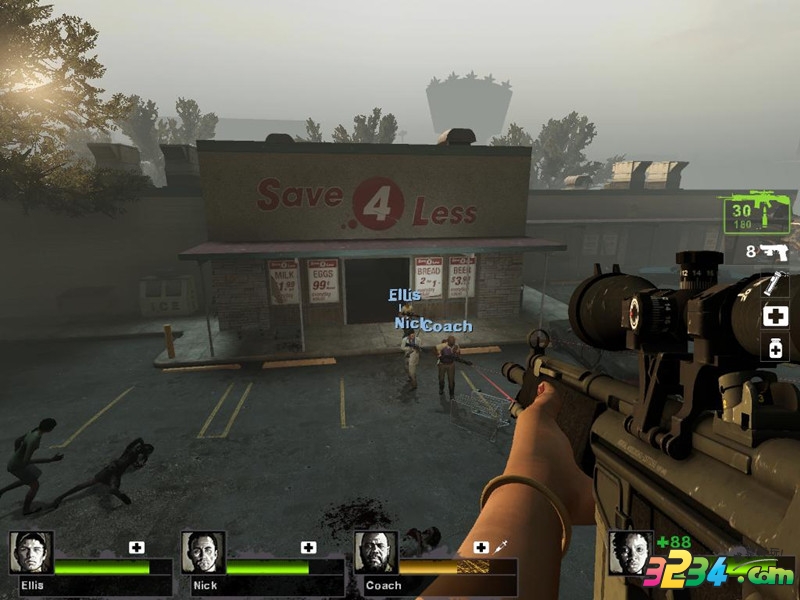Click Nick's teammate portrait
Image resolution: width=800 pixels, height=600 pixels.
[203, 553]
